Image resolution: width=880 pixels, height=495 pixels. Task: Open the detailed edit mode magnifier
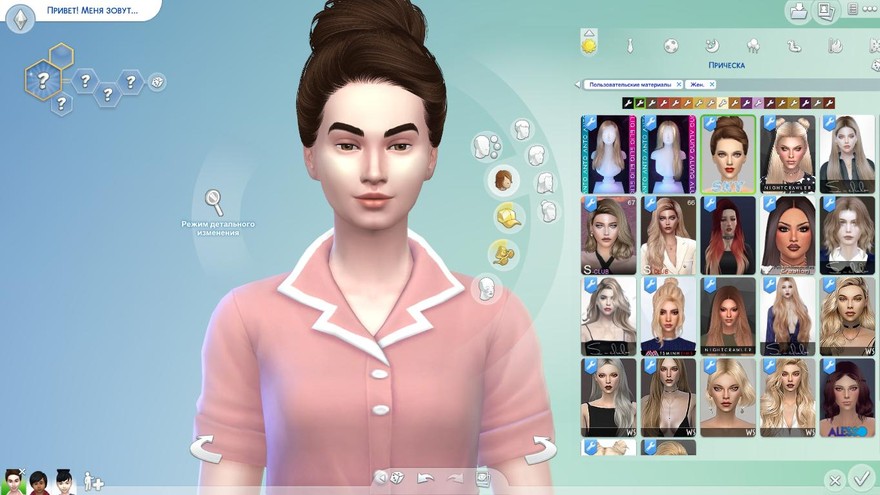214,201
